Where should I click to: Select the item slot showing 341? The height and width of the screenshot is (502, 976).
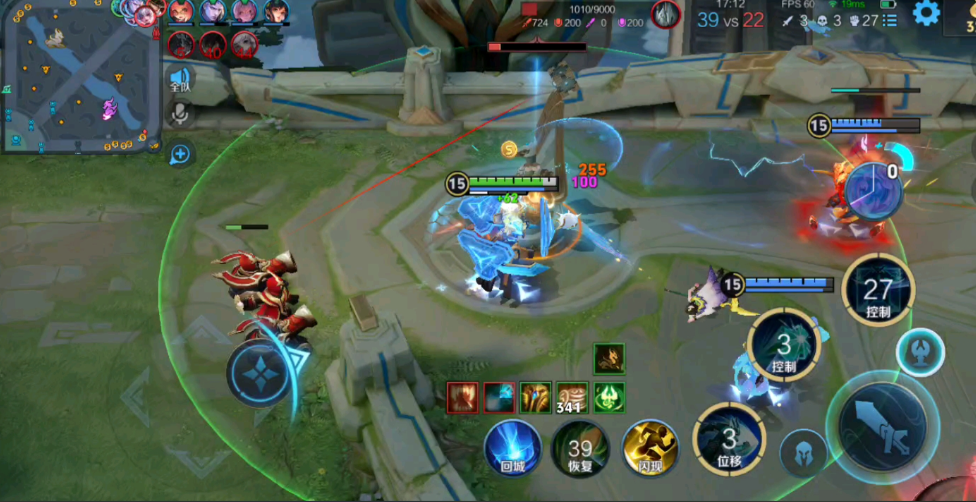coord(571,397)
